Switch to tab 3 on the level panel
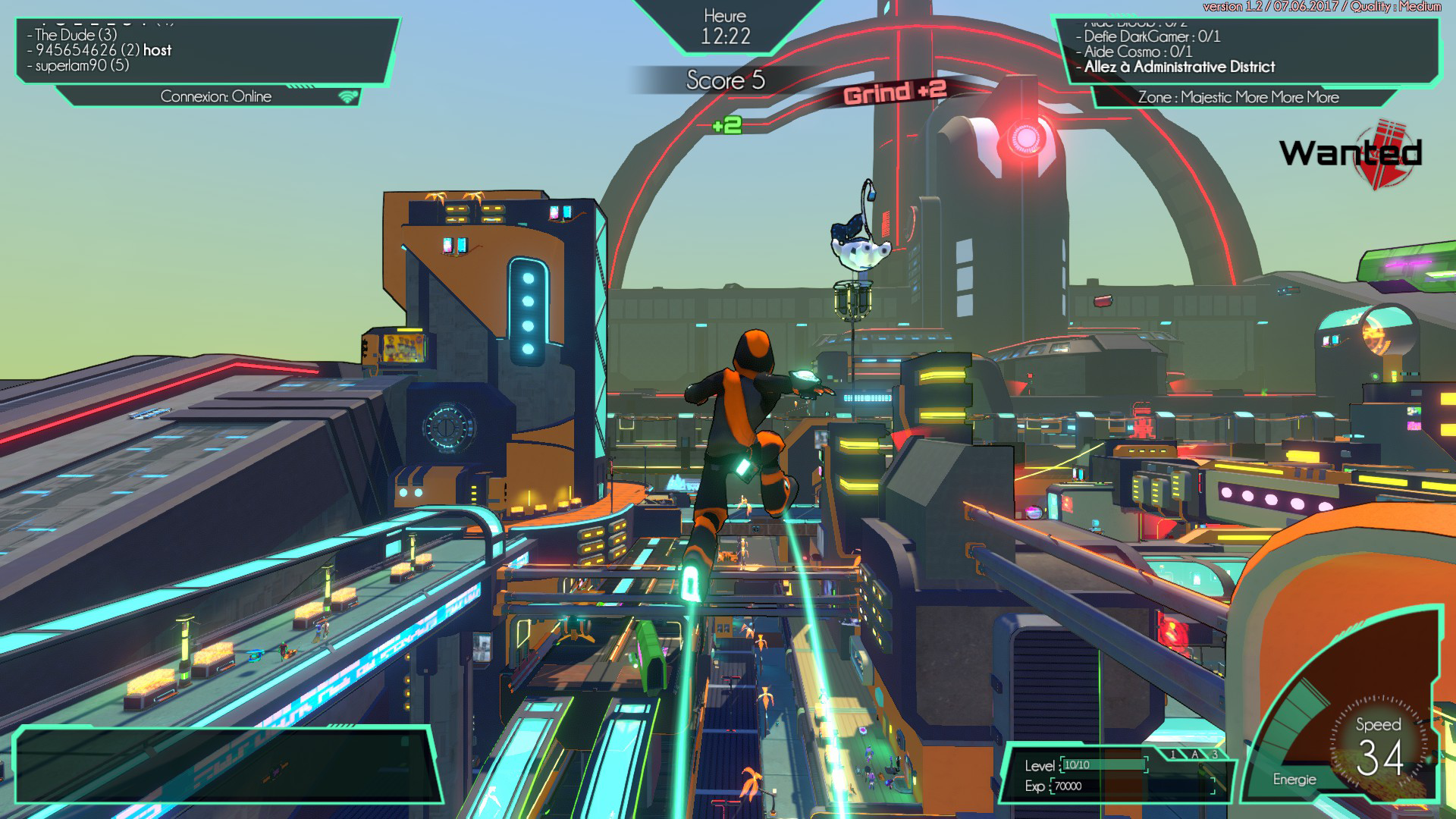Viewport: 1456px width, 819px height. 1214,755
